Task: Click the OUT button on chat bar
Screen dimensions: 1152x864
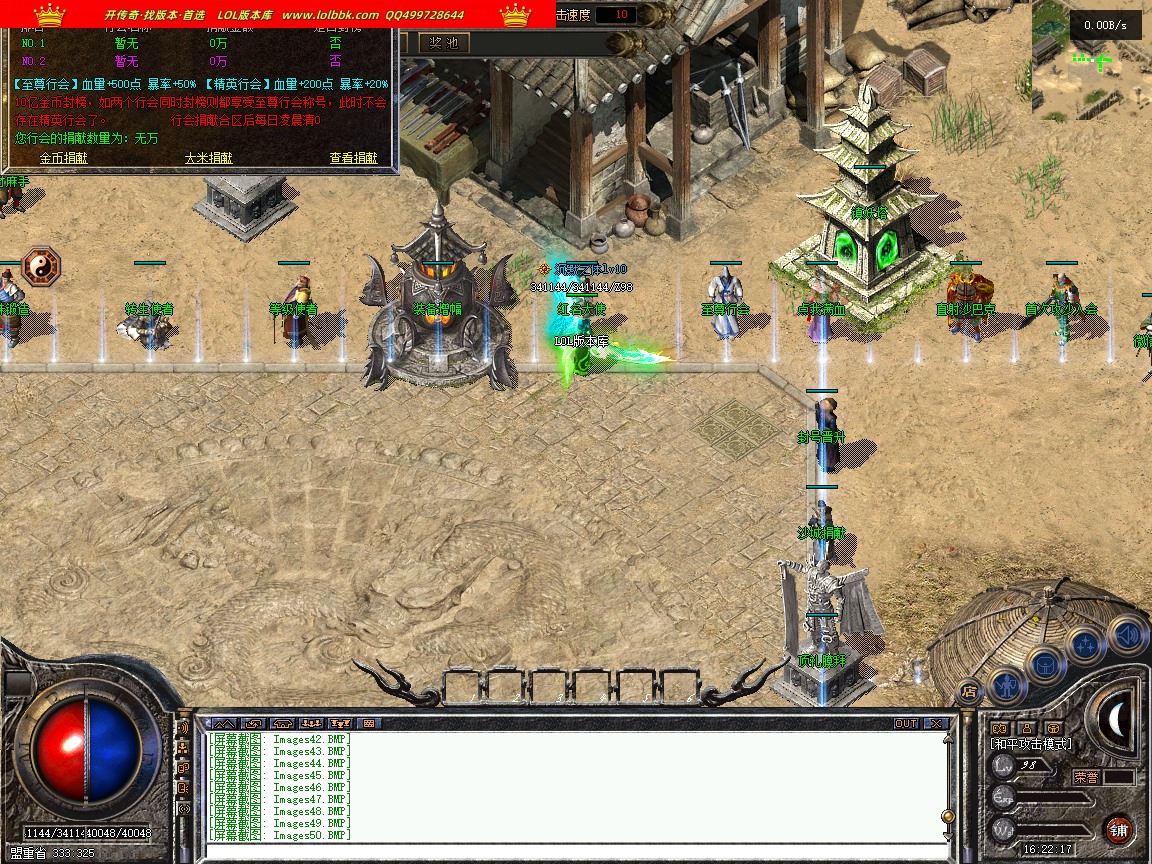Action: coord(906,723)
